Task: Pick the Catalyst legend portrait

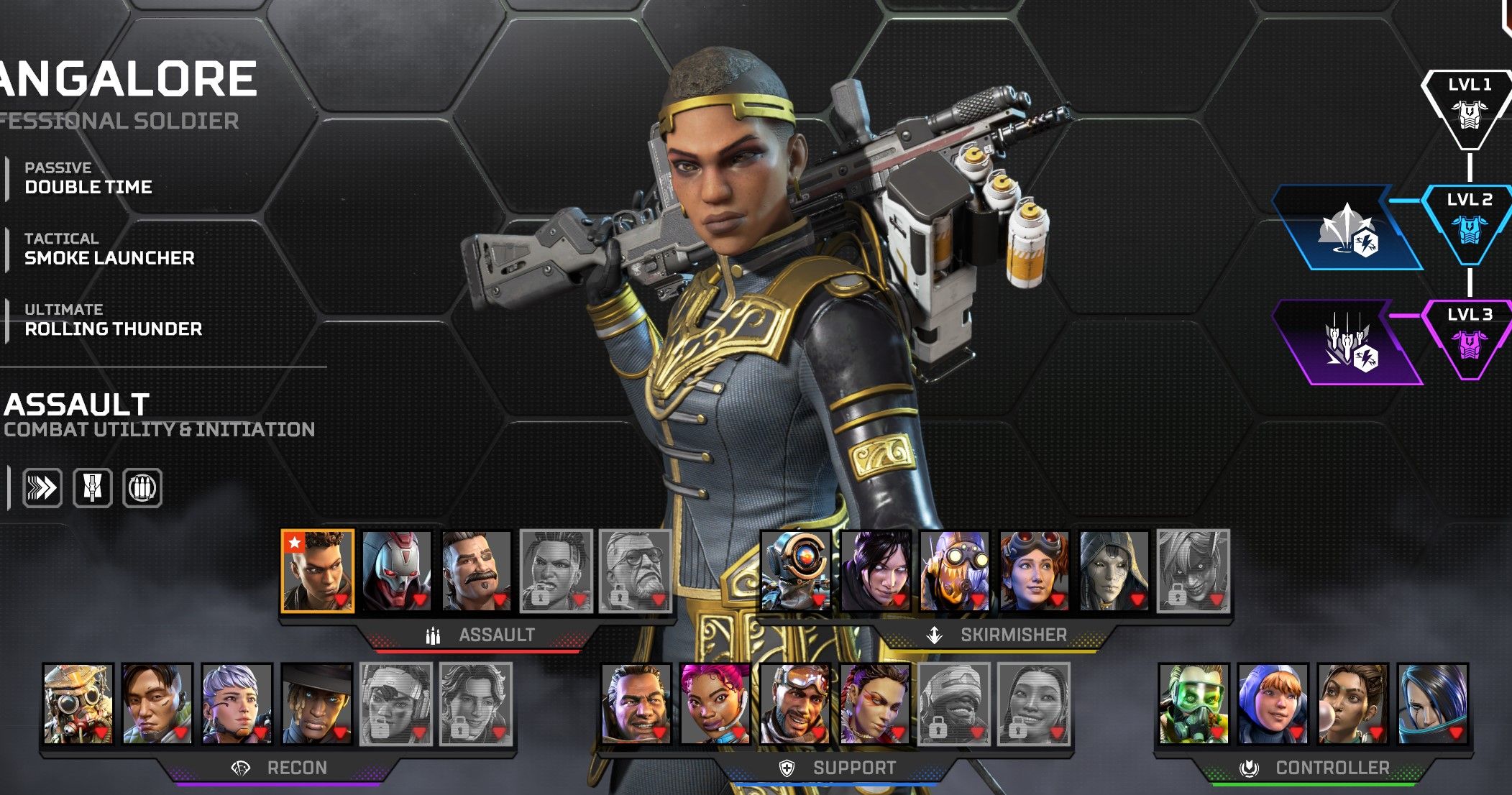Action: 1432,704
